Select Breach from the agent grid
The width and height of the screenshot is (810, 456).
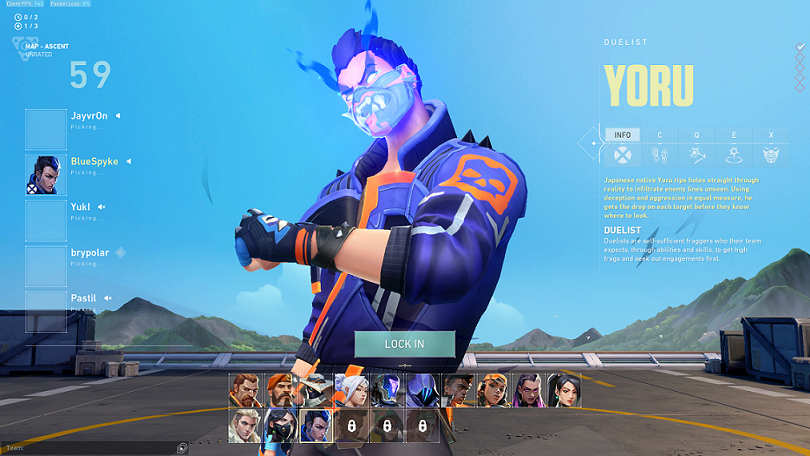click(x=244, y=390)
